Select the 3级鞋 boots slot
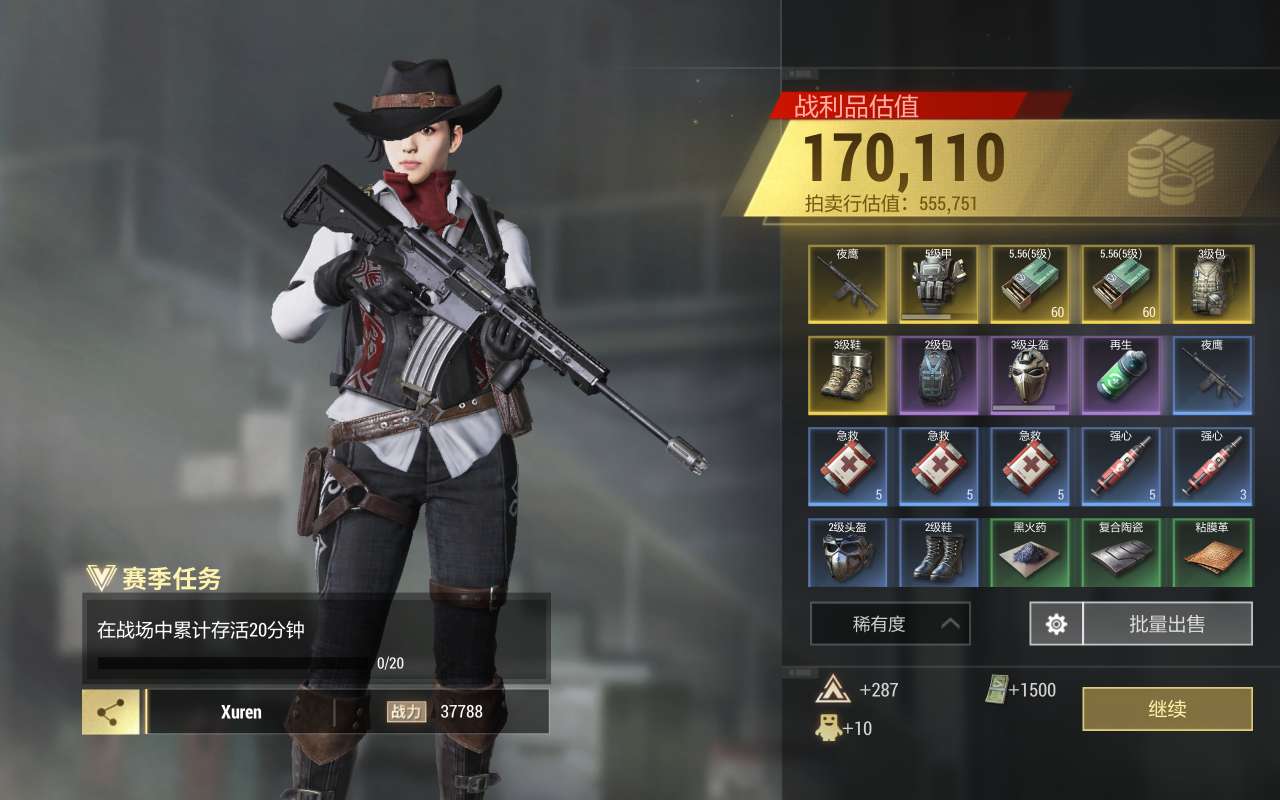 (x=848, y=375)
